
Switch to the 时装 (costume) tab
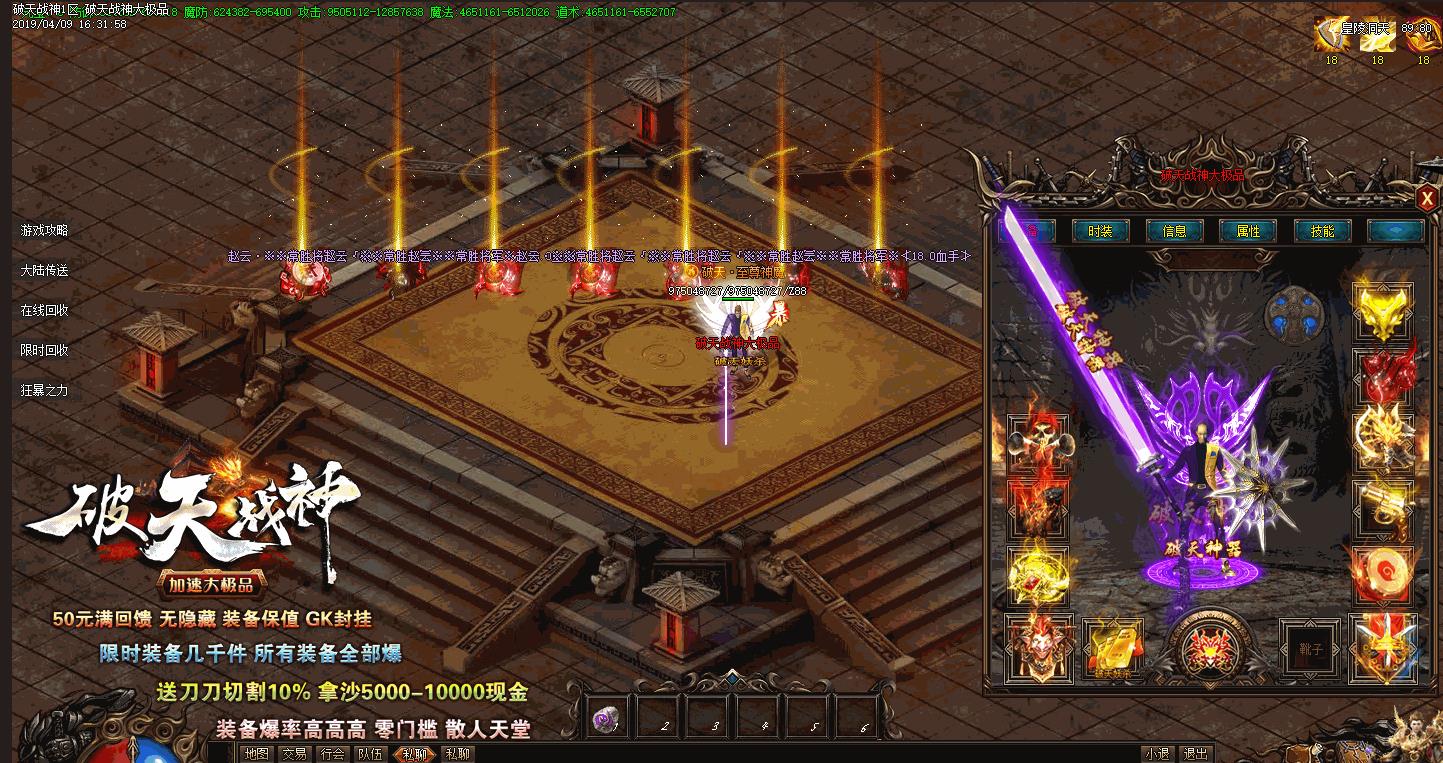(x=1100, y=231)
